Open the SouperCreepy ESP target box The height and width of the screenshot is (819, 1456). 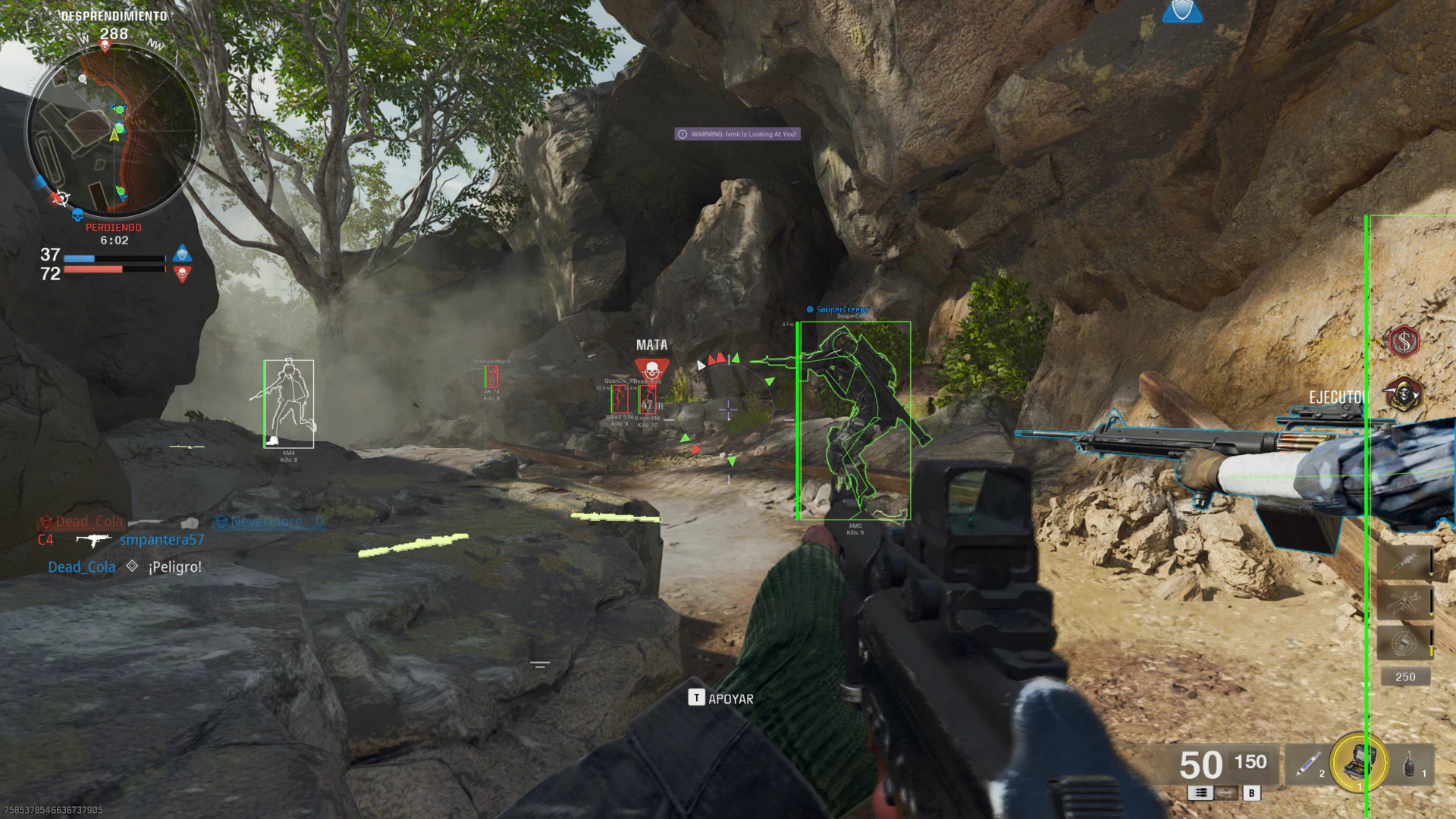(x=853, y=421)
